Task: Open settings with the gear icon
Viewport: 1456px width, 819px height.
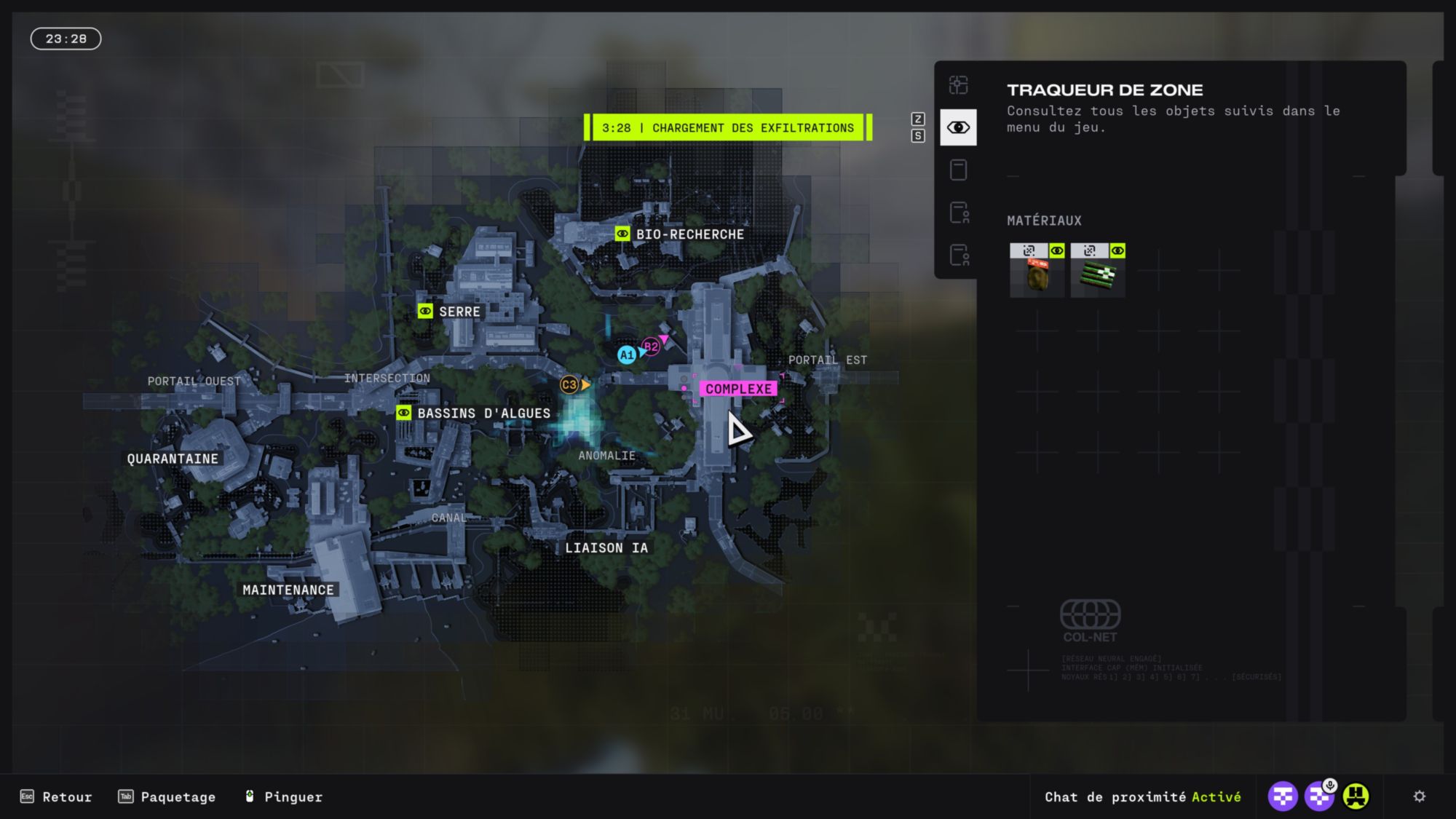Action: 1419,796
